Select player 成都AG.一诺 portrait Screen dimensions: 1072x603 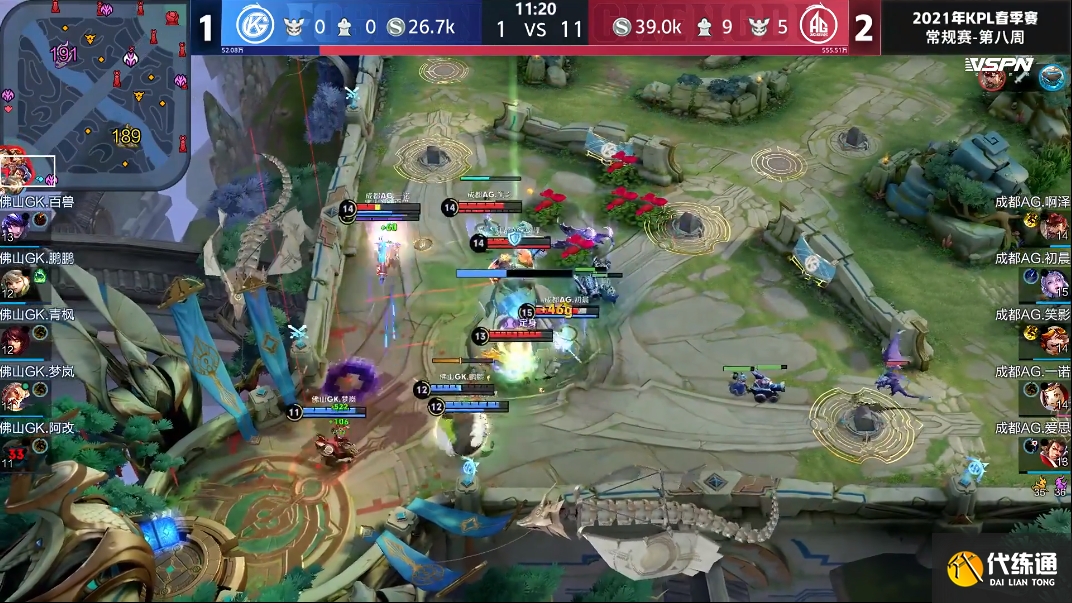coord(1054,397)
